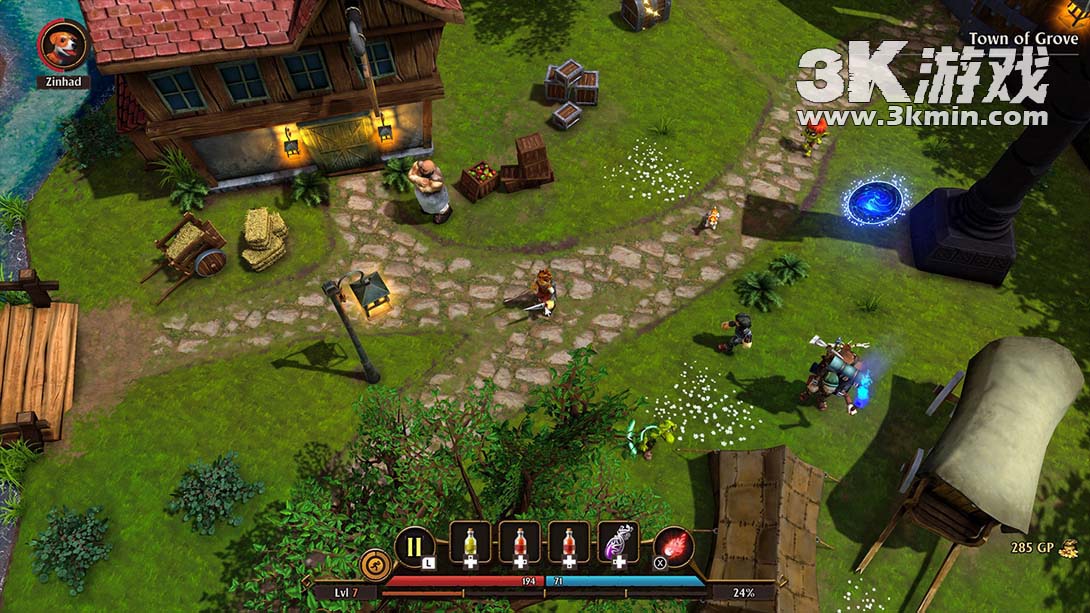Use the purple swirl potion slot
Image resolution: width=1090 pixels, height=613 pixels.
pos(618,543)
